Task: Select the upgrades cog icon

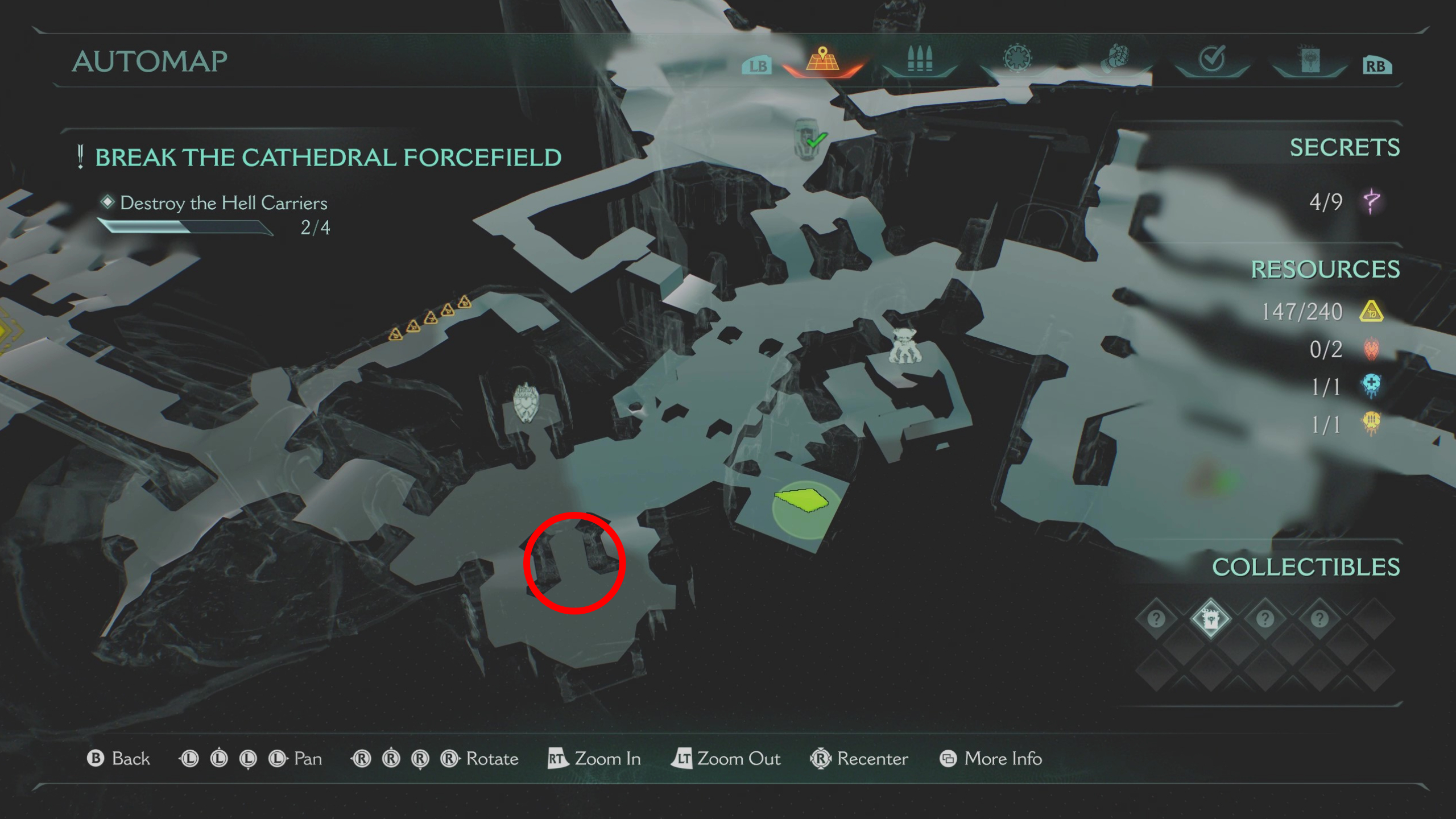Action: 1018,59
